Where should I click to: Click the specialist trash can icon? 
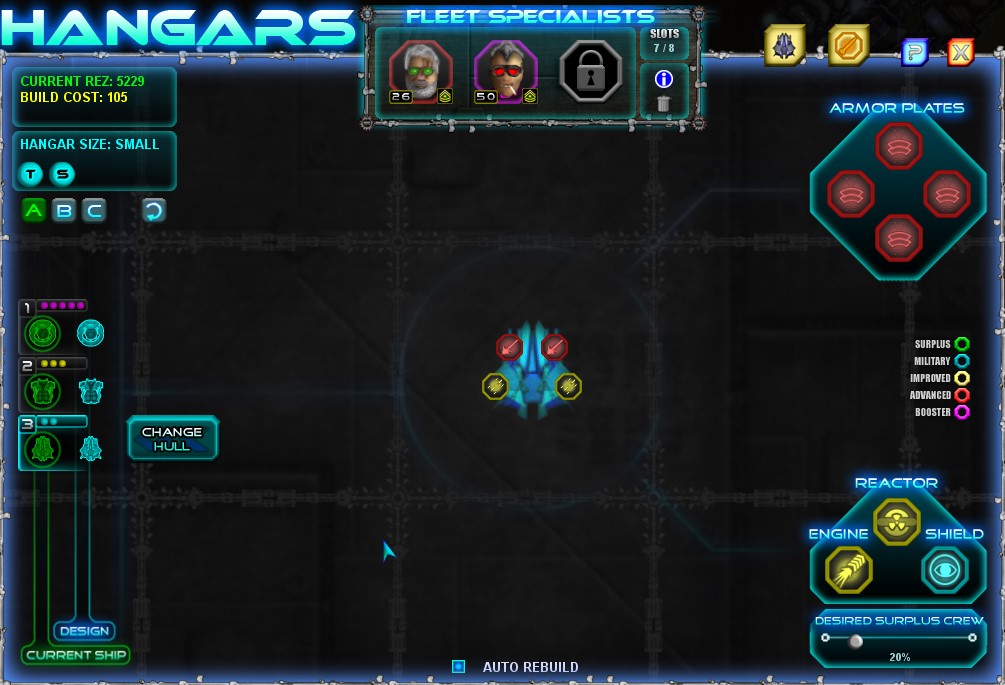point(663,103)
